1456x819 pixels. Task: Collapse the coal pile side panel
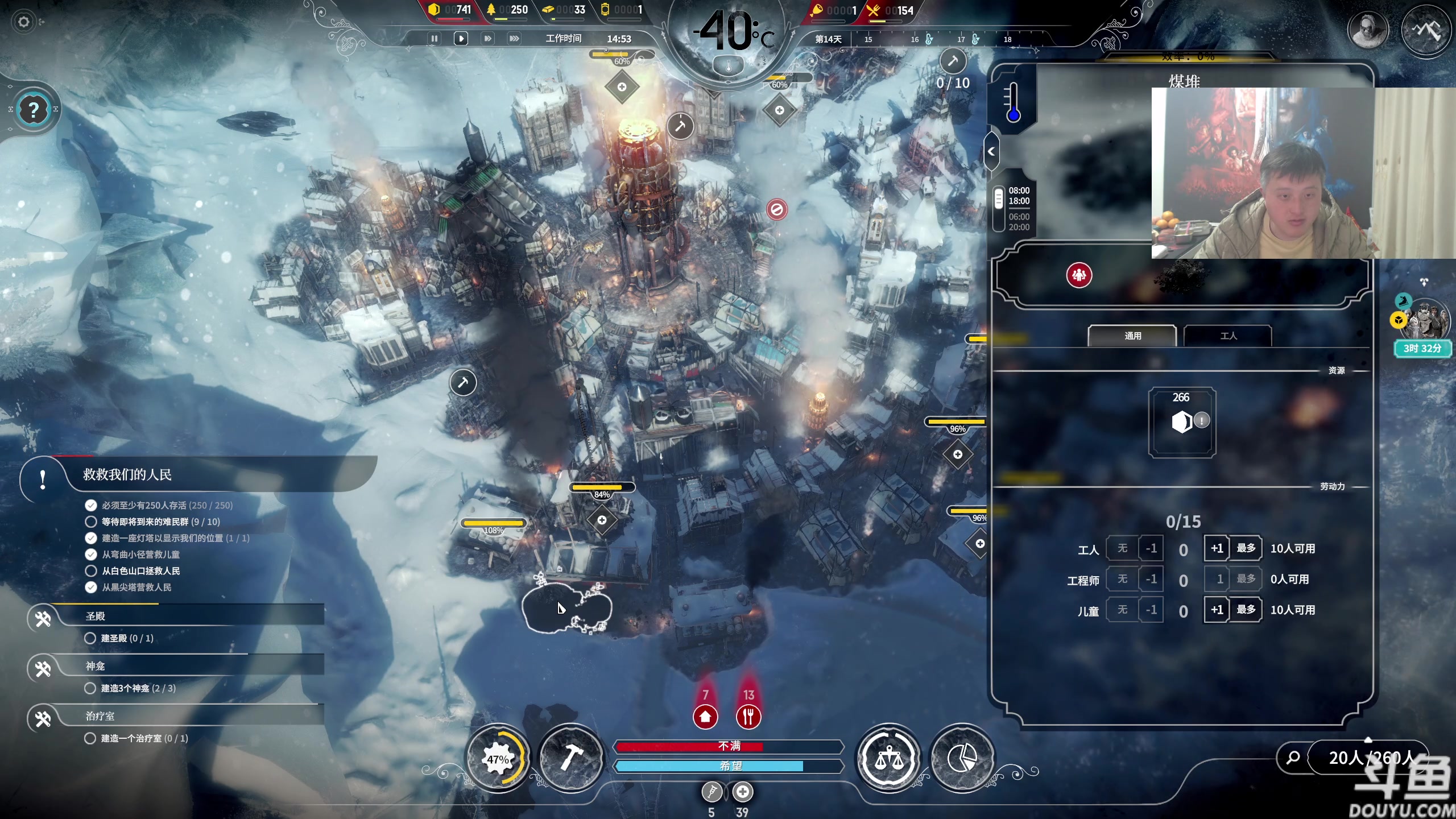coord(991,151)
